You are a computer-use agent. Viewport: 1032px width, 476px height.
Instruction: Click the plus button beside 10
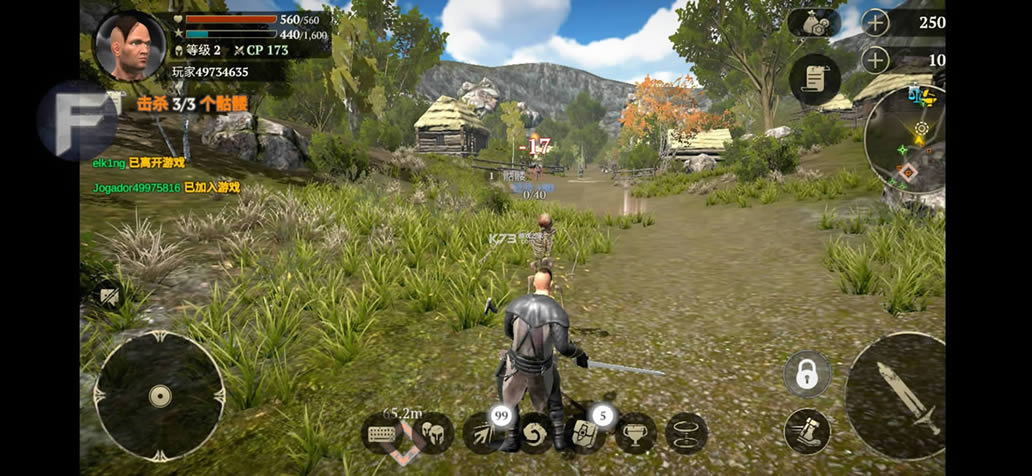coord(875,60)
